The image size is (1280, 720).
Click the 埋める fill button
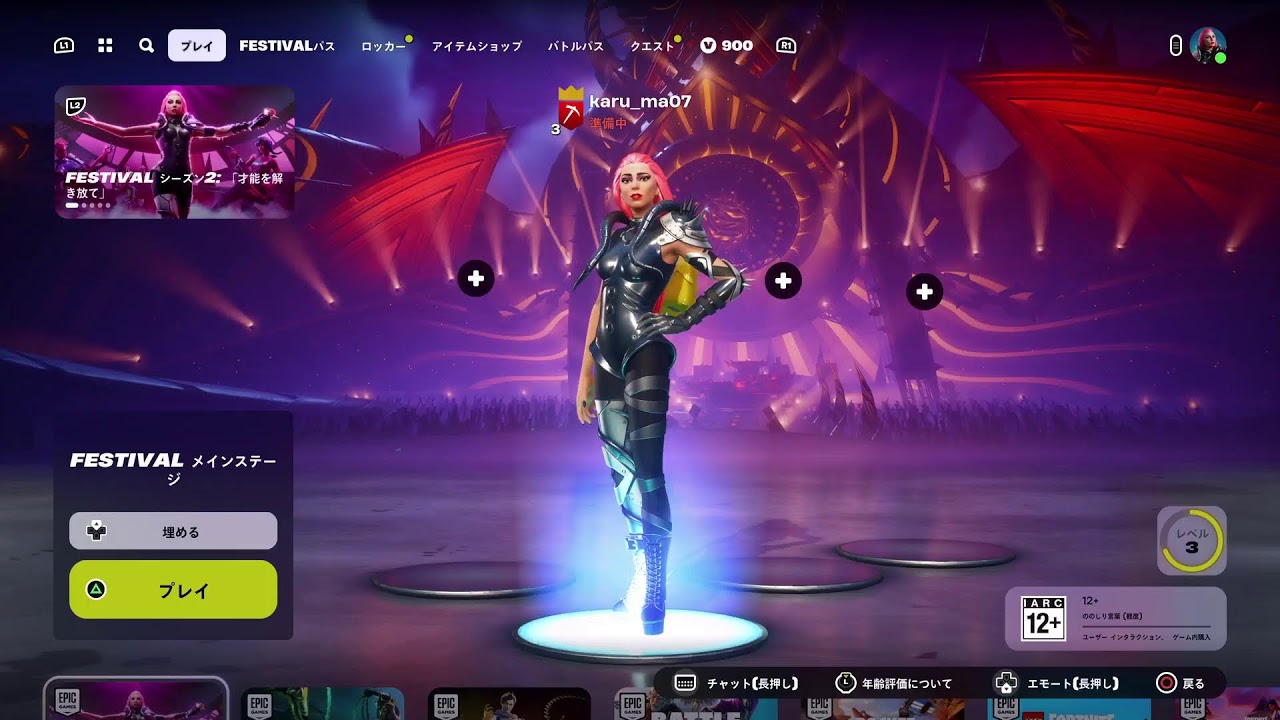tap(173, 531)
